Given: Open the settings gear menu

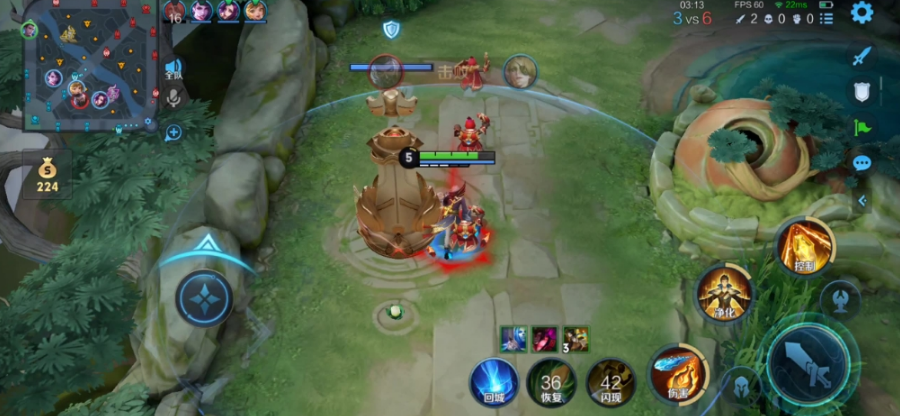Looking at the screenshot, I should 861,12.
